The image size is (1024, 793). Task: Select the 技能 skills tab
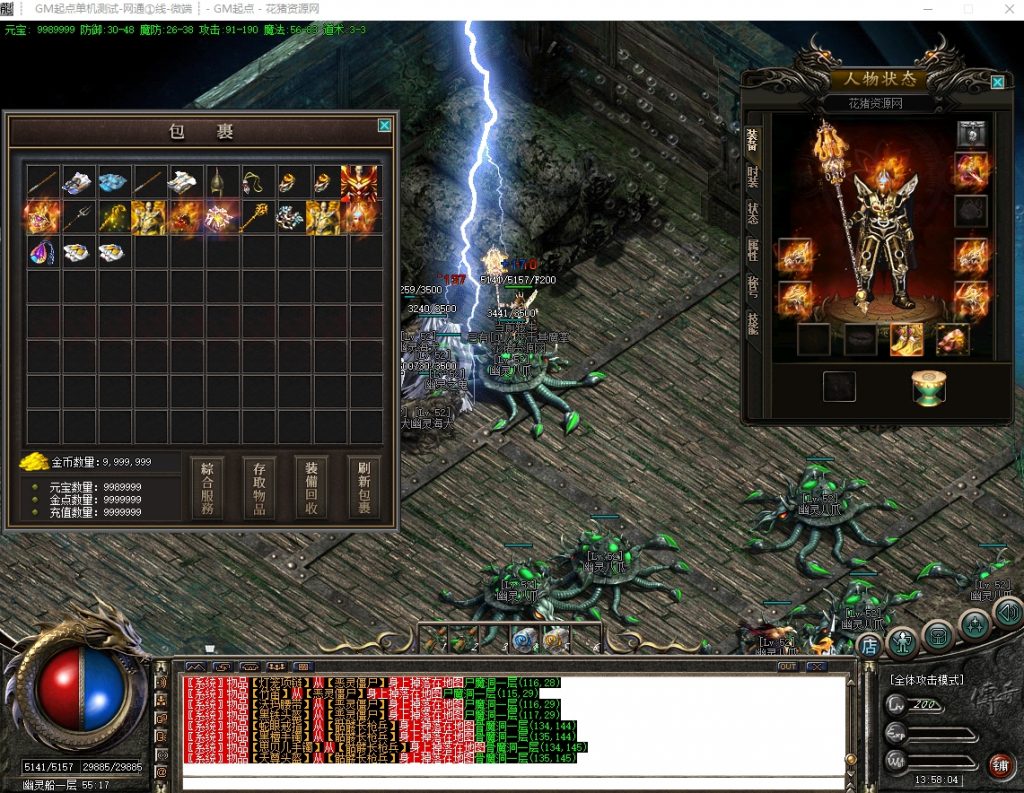[x=752, y=322]
